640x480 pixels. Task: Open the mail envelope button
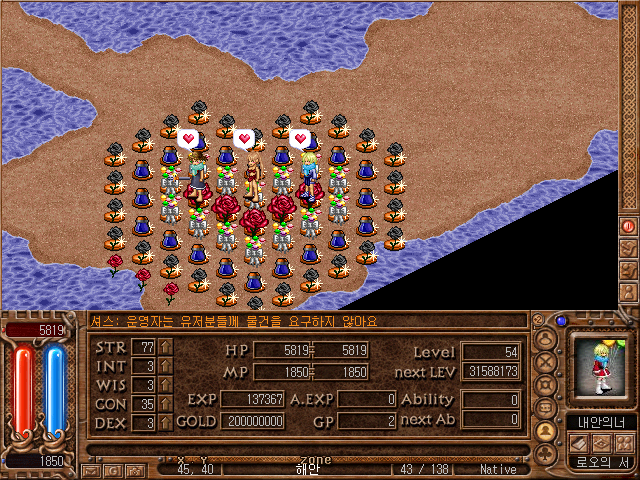pyautogui.click(x=92, y=469)
